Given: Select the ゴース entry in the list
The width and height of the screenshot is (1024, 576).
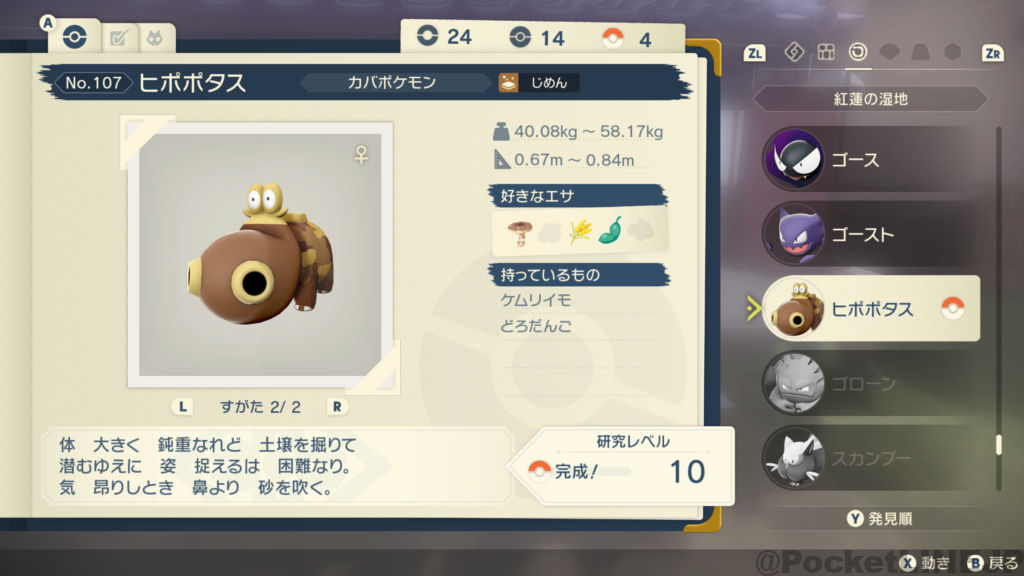Looking at the screenshot, I should point(868,160).
